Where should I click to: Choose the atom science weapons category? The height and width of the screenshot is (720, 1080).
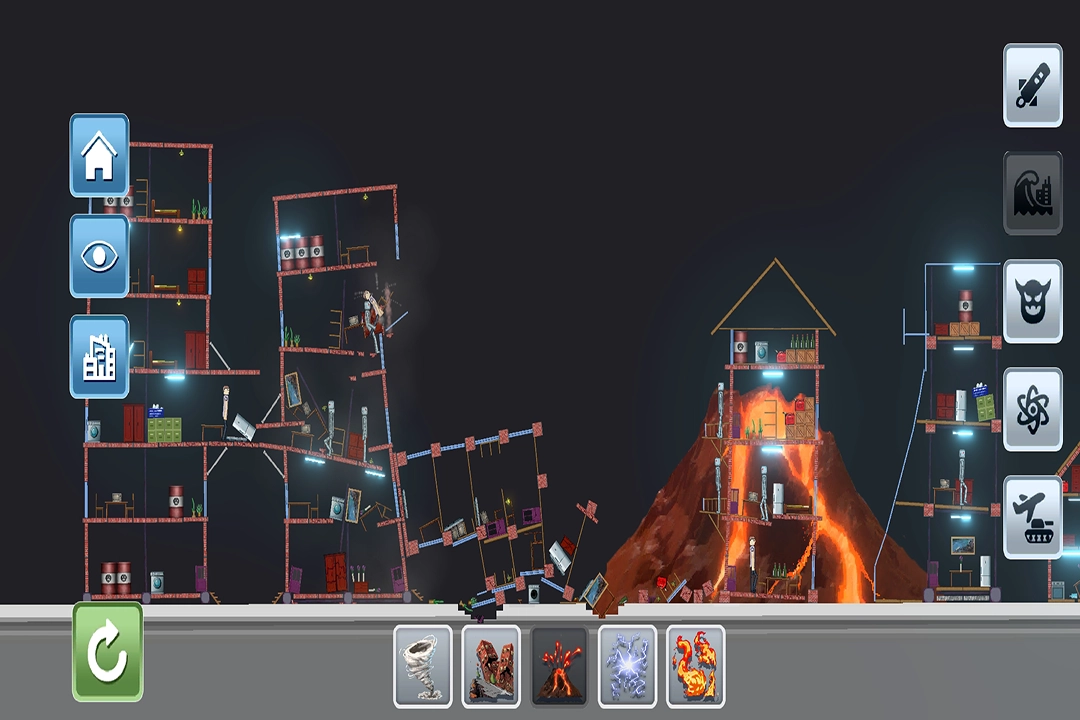point(1032,409)
